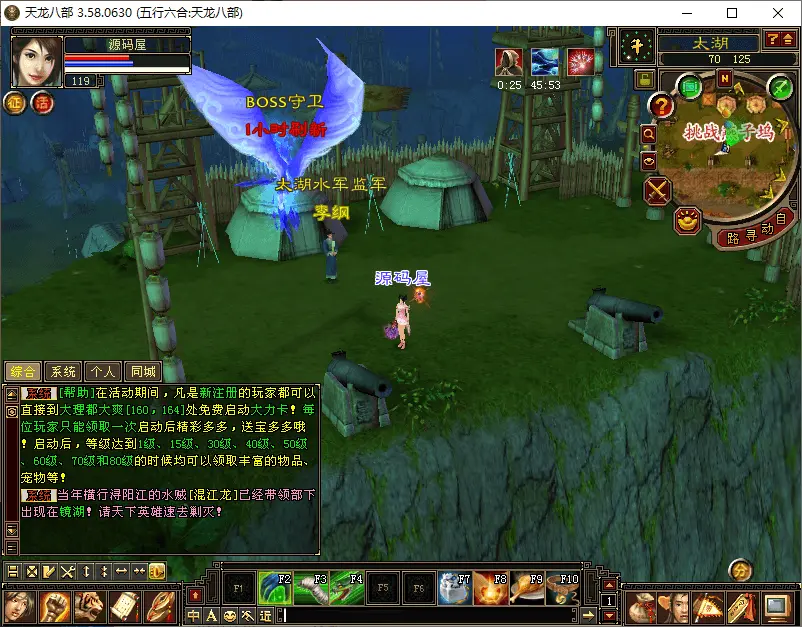Select the 个人 chat tab
802x627 pixels.
tap(102, 372)
